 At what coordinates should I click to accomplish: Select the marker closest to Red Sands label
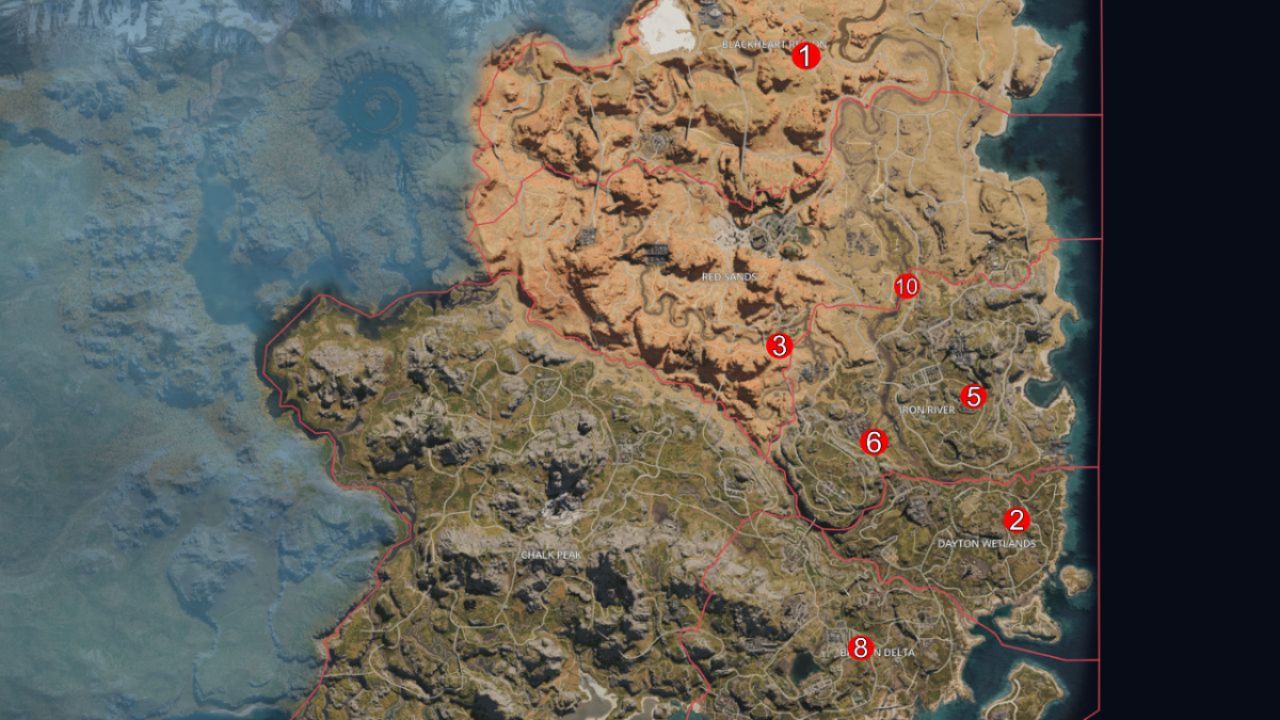[x=781, y=347]
